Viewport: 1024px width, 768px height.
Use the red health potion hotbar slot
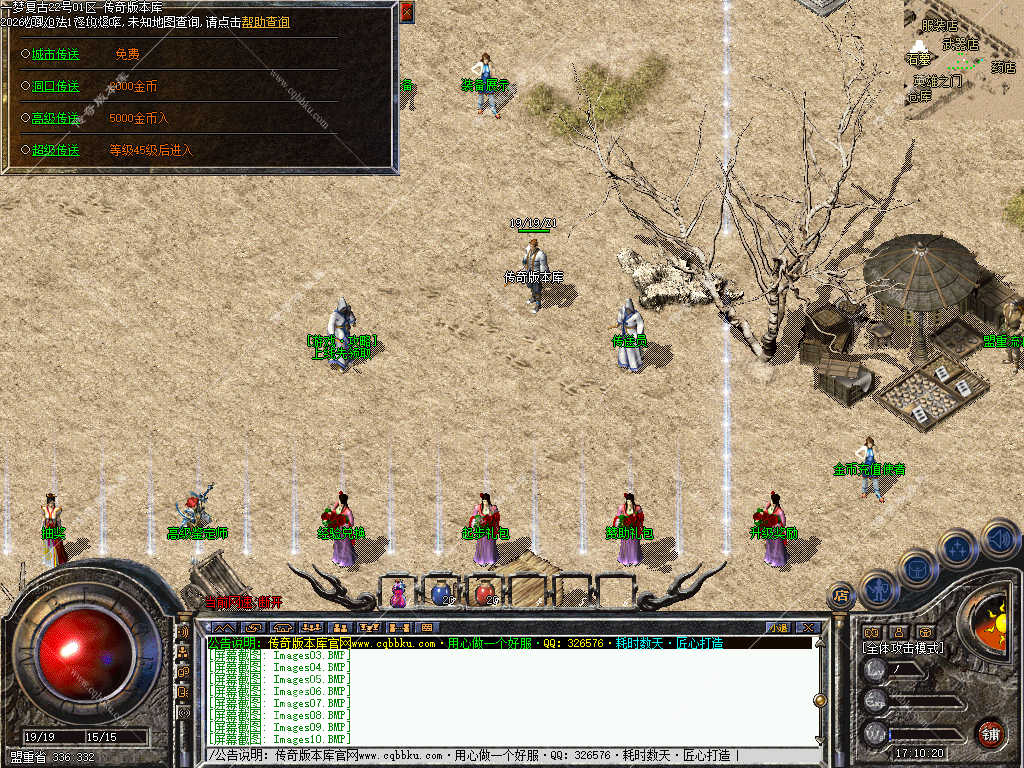tap(484, 592)
